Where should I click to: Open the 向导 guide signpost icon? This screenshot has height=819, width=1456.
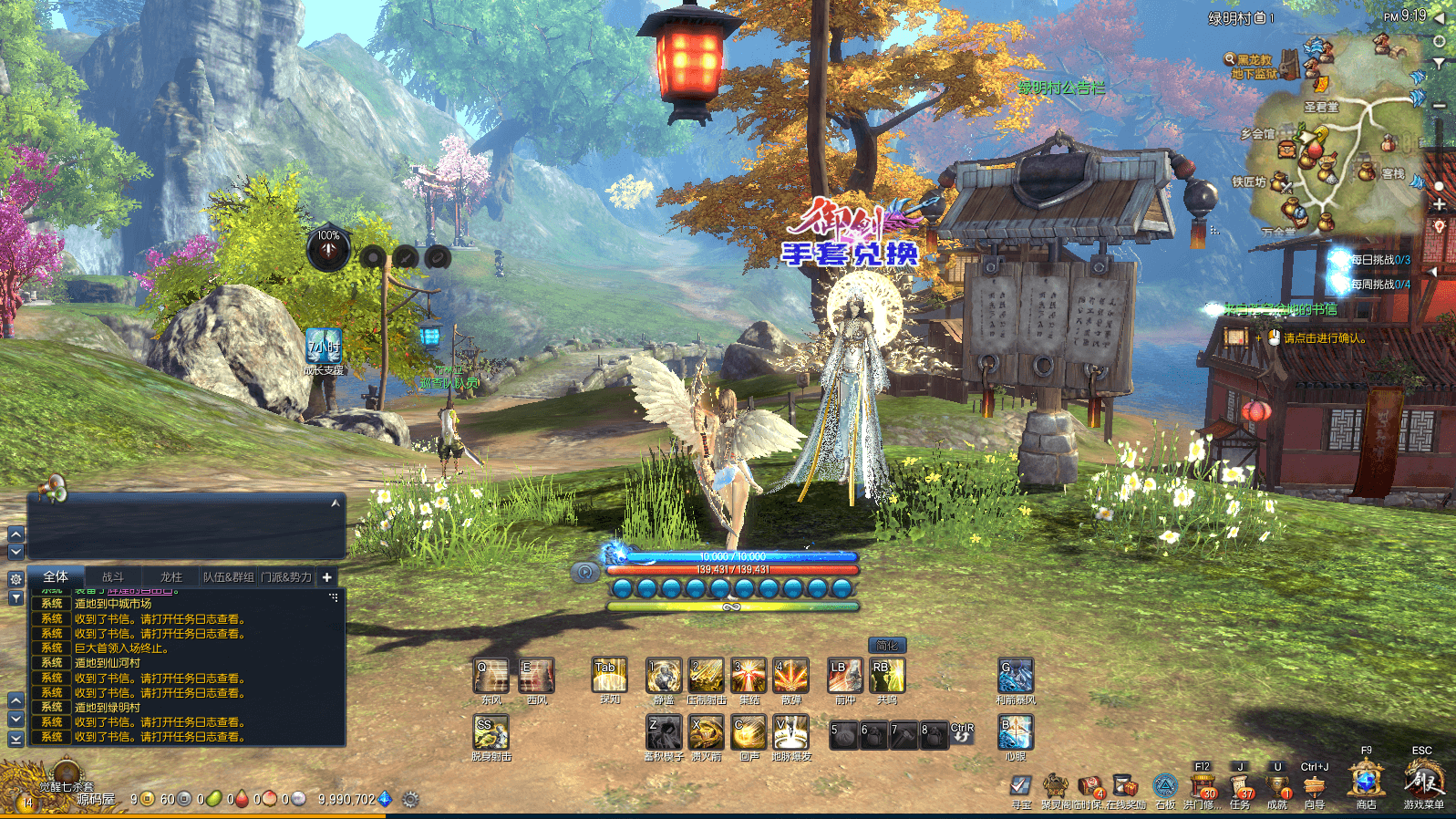tap(1314, 786)
